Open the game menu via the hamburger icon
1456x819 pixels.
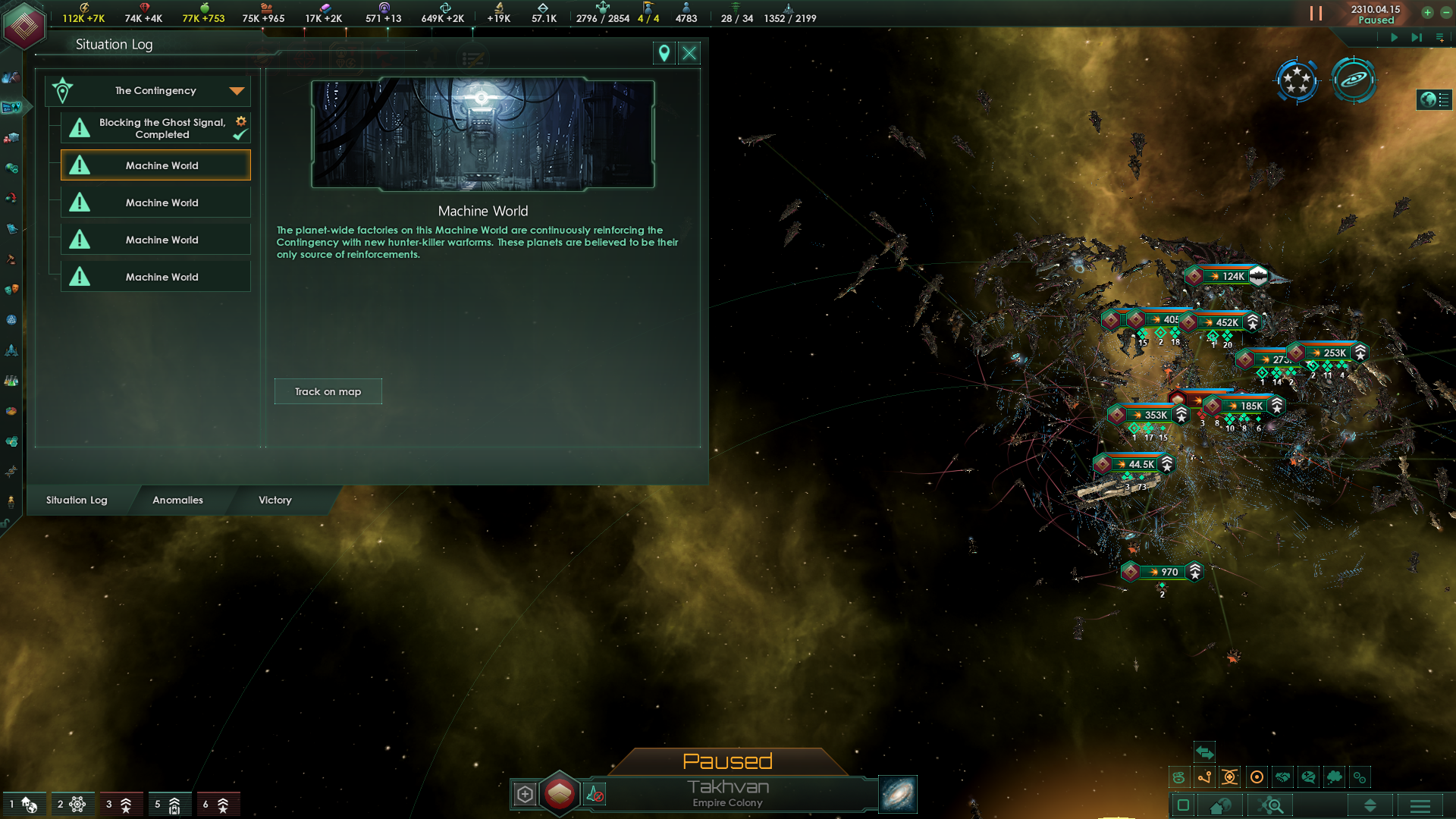pyautogui.click(x=1421, y=805)
